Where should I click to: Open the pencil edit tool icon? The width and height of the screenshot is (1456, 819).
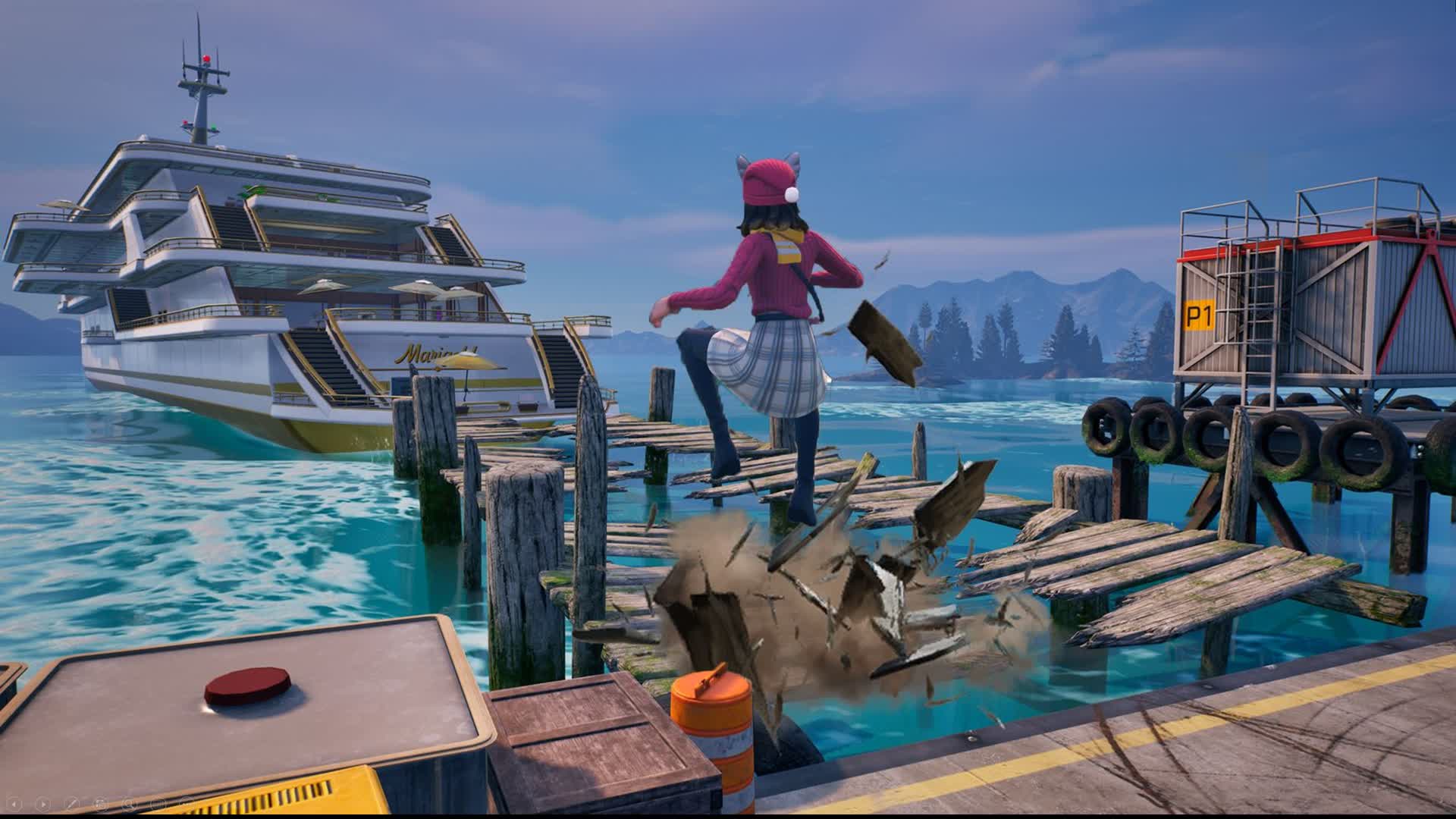[x=72, y=804]
